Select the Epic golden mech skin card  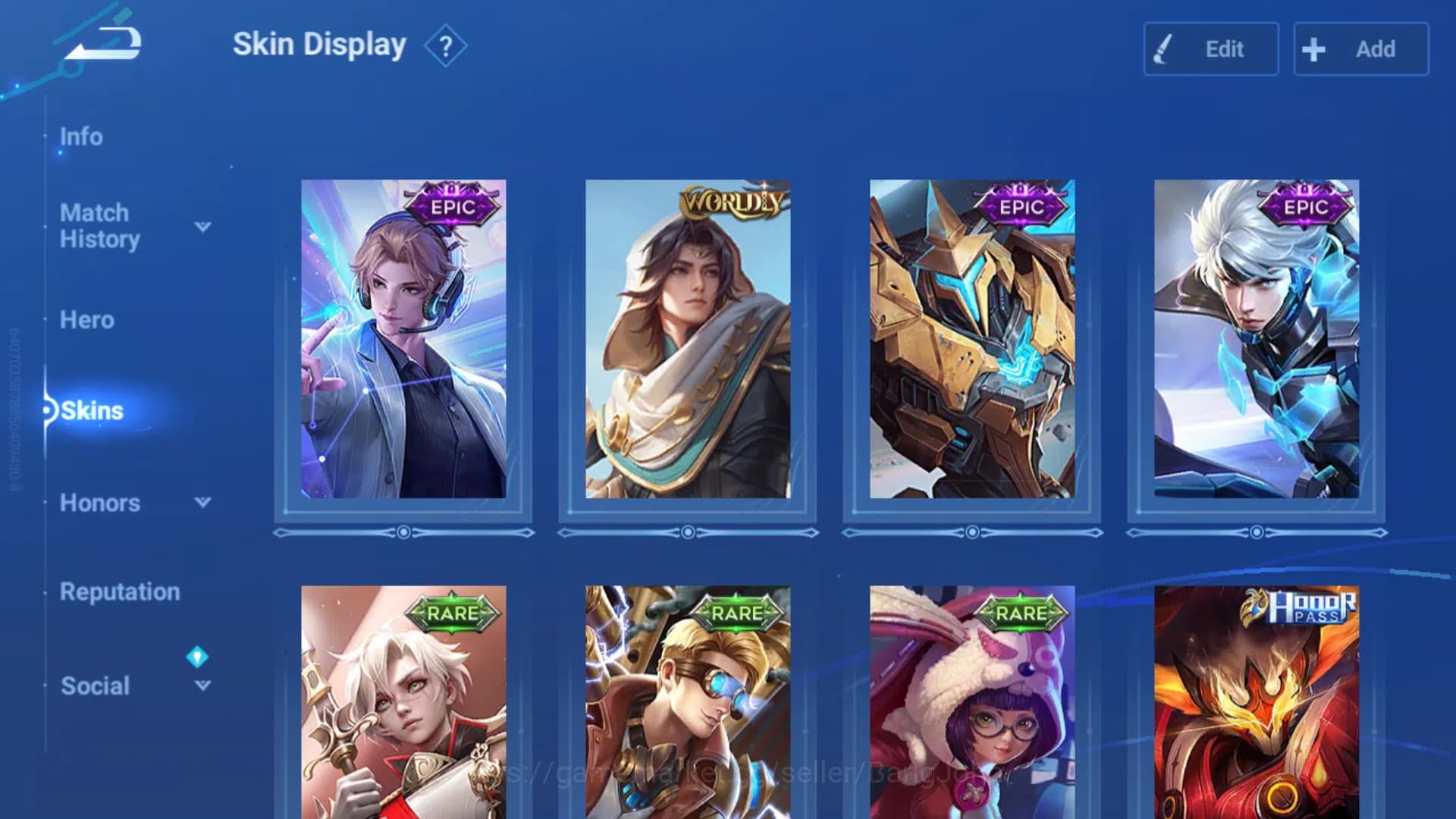(972, 339)
